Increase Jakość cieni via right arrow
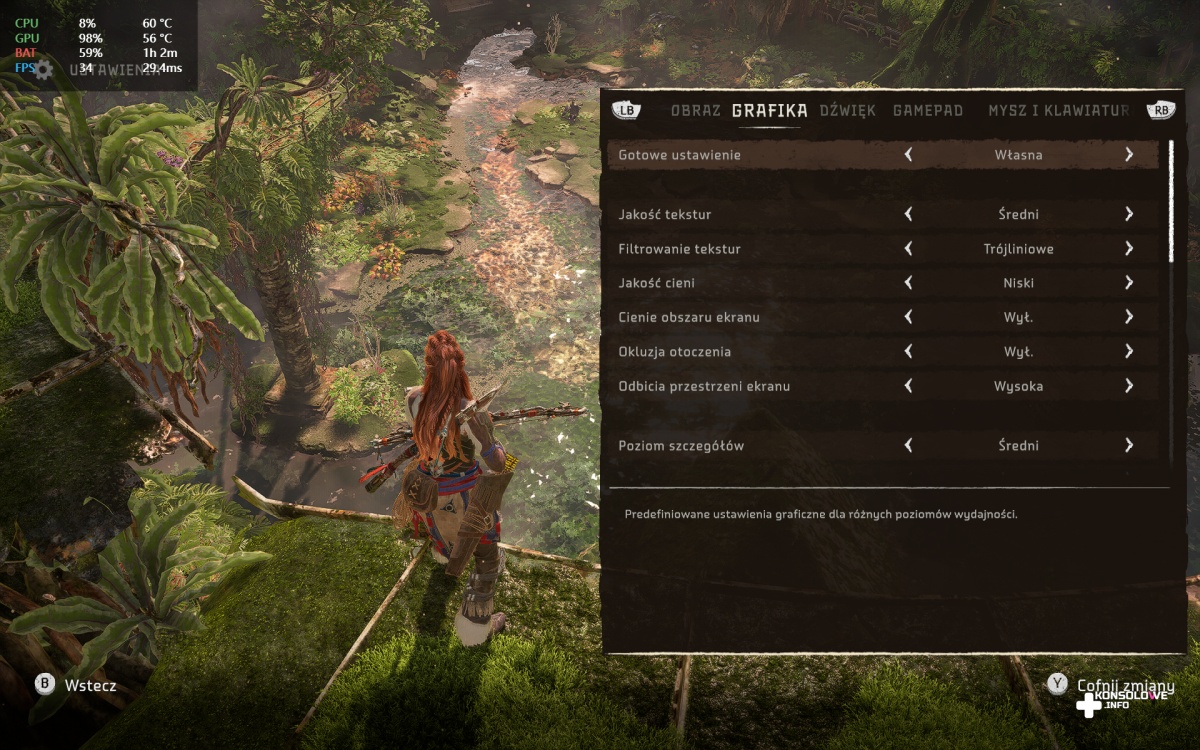Image resolution: width=1200 pixels, height=750 pixels. tap(1128, 283)
